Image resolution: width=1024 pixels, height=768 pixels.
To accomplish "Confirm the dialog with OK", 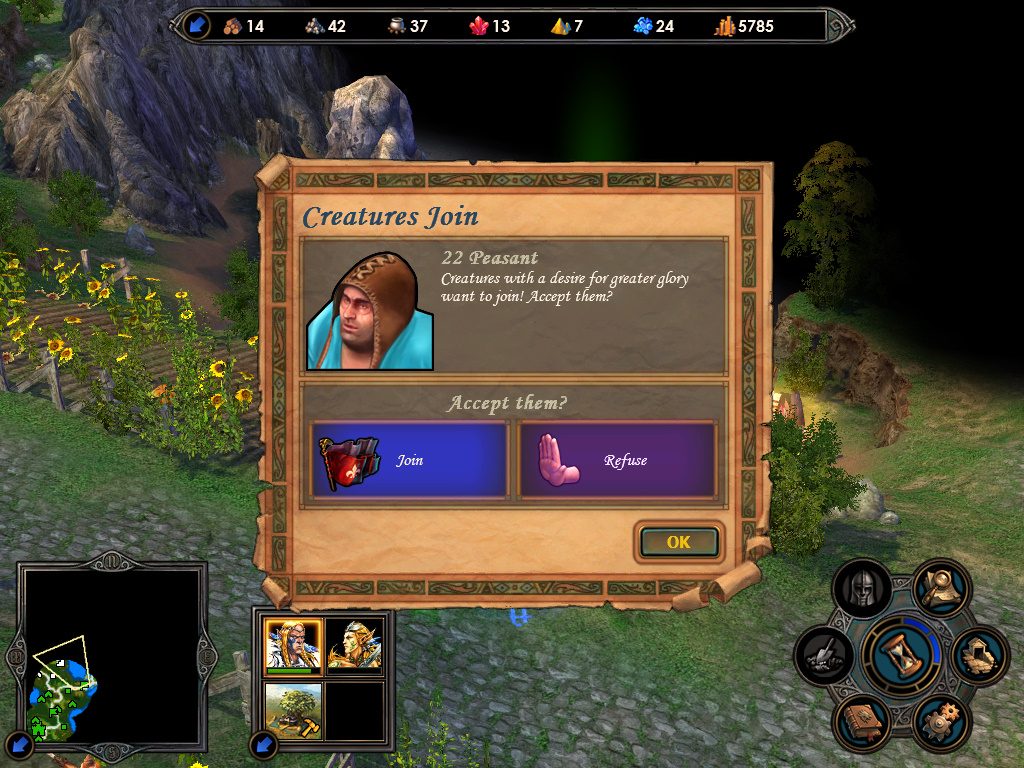I will click(679, 542).
